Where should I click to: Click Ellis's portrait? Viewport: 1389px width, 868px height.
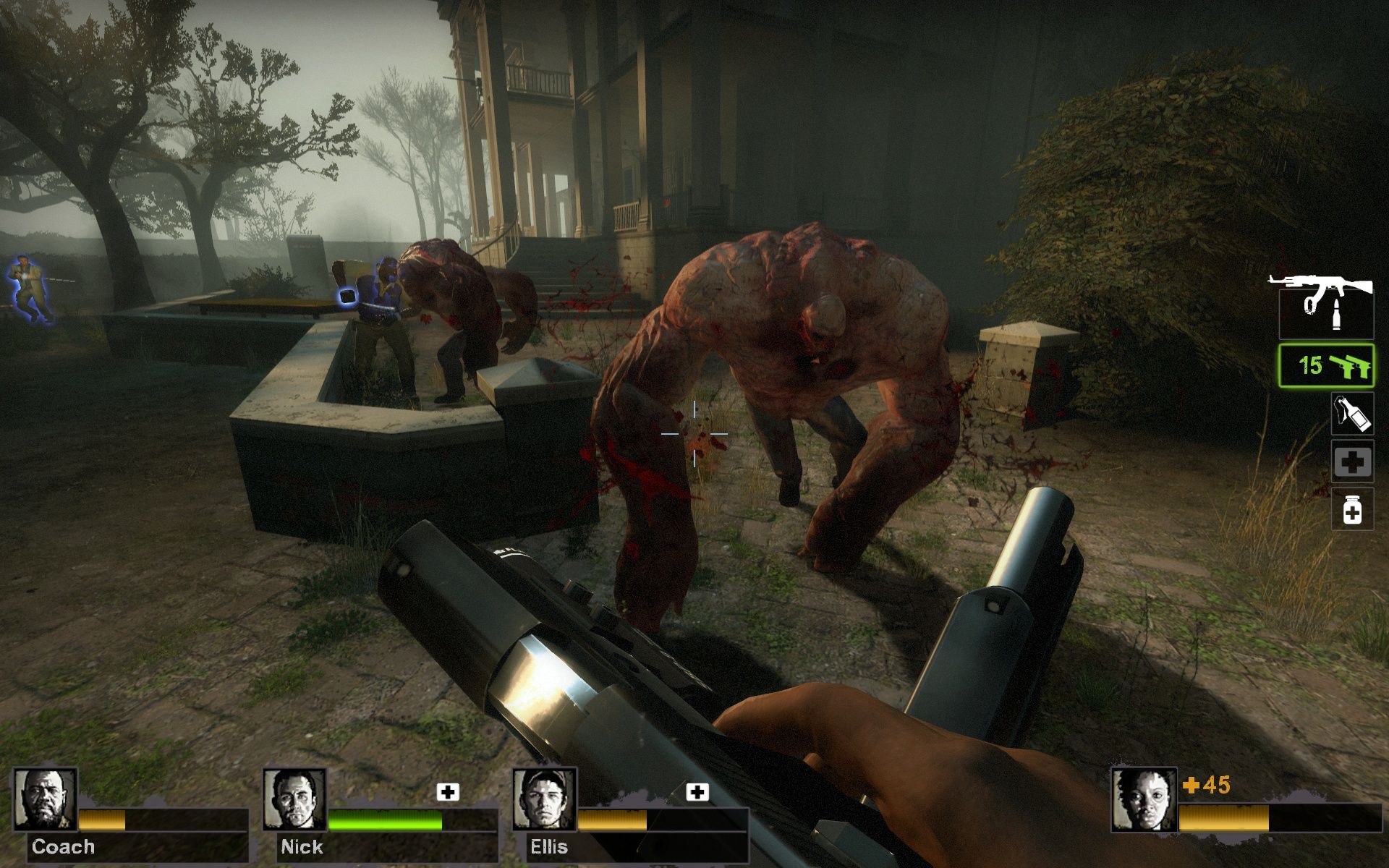(x=544, y=799)
